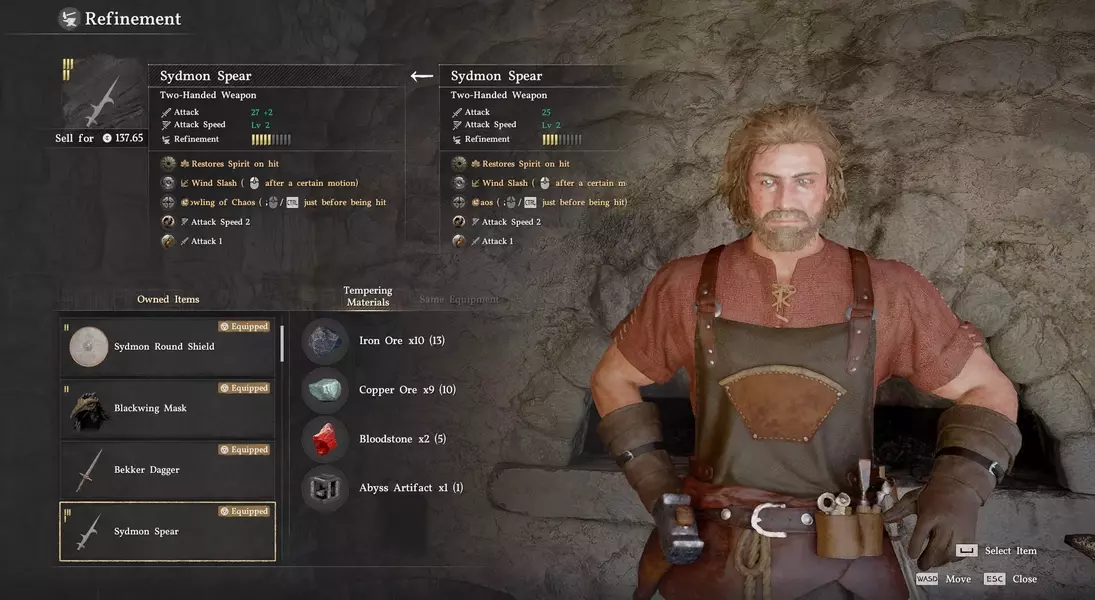
Task: Select the Bekker Dagger row
Action: point(167,470)
